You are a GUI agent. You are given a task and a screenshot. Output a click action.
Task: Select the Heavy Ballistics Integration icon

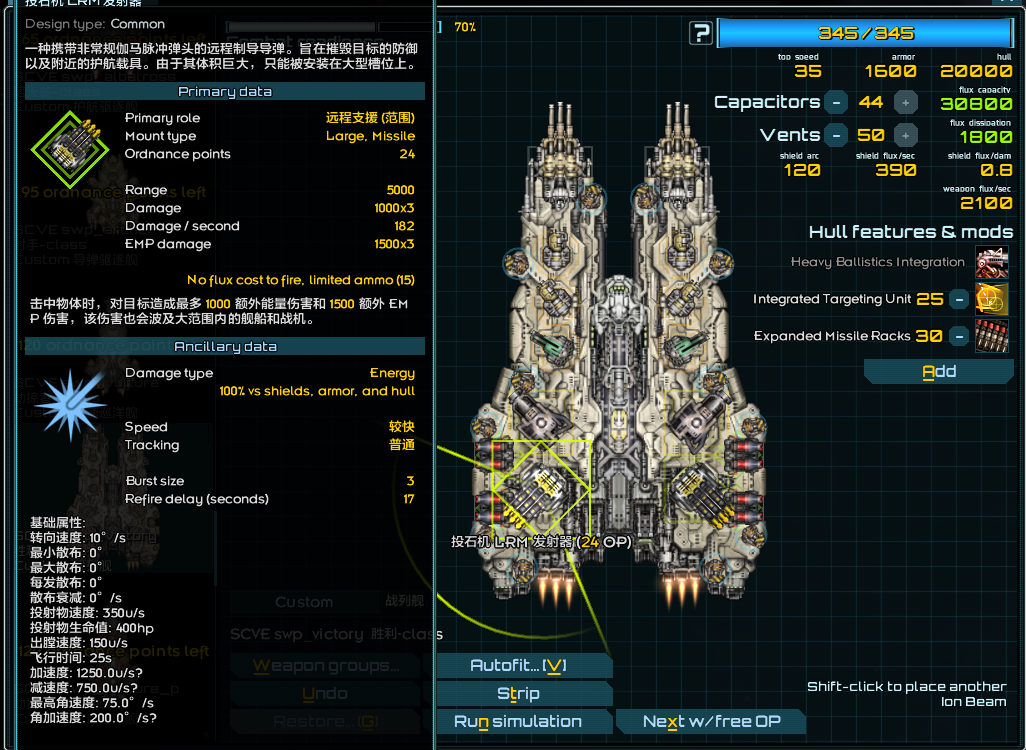click(991, 262)
